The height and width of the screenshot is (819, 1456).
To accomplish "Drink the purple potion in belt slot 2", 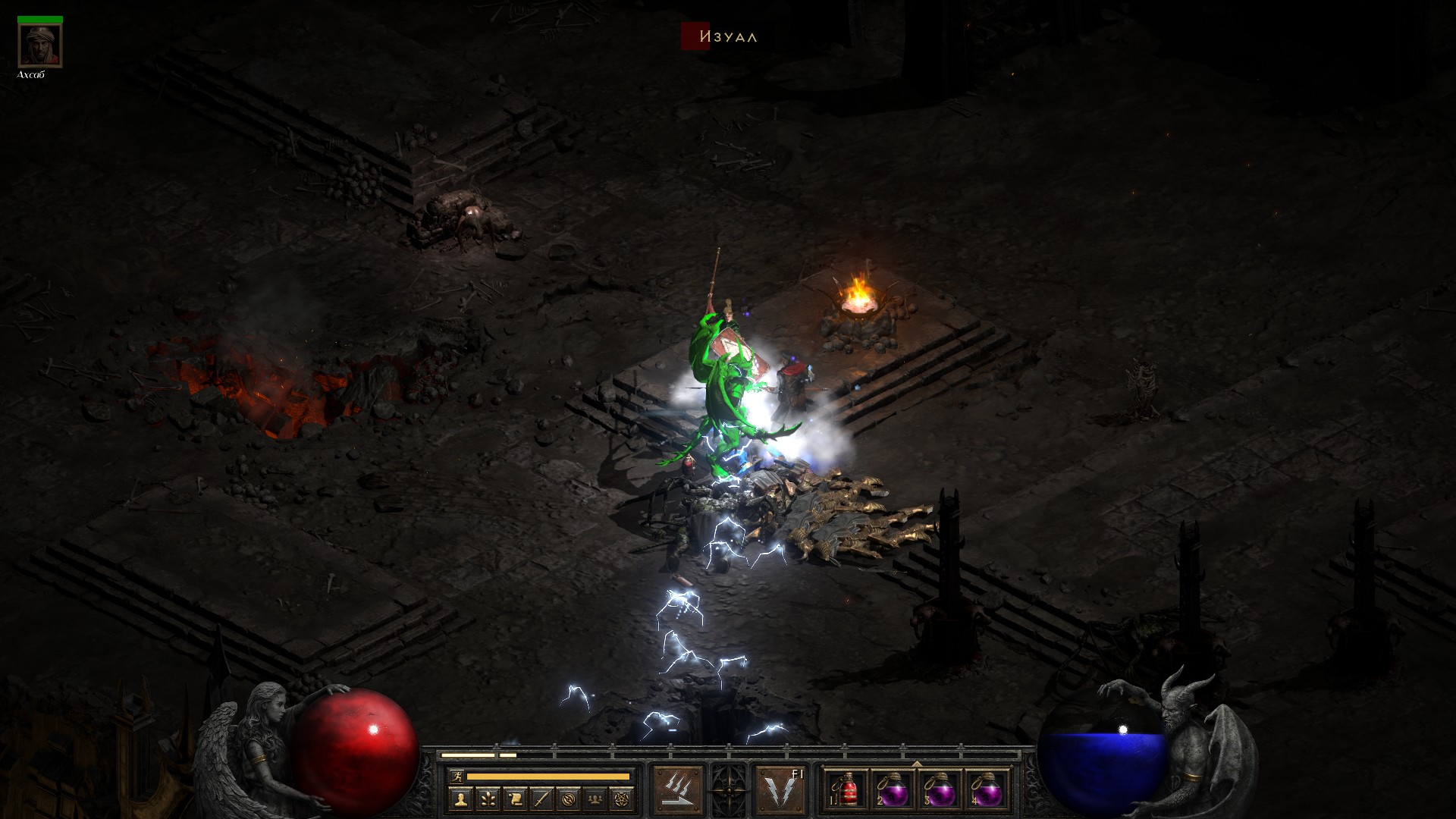I will click(894, 790).
